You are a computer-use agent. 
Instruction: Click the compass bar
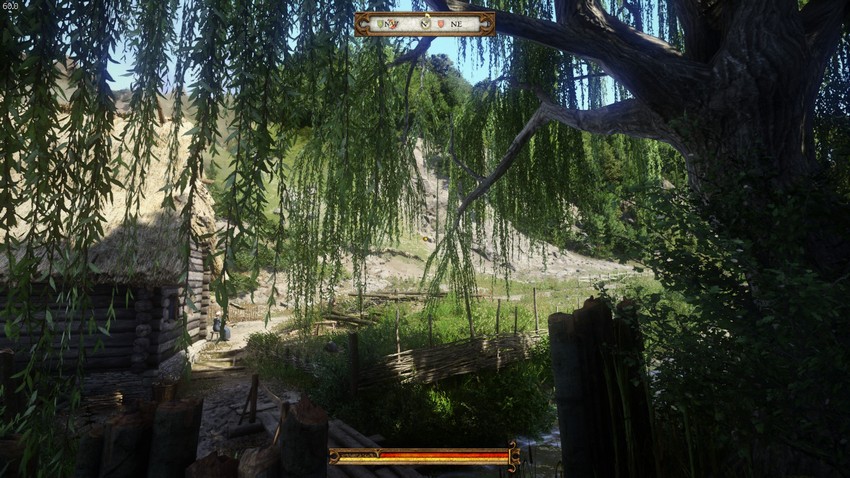[424, 23]
